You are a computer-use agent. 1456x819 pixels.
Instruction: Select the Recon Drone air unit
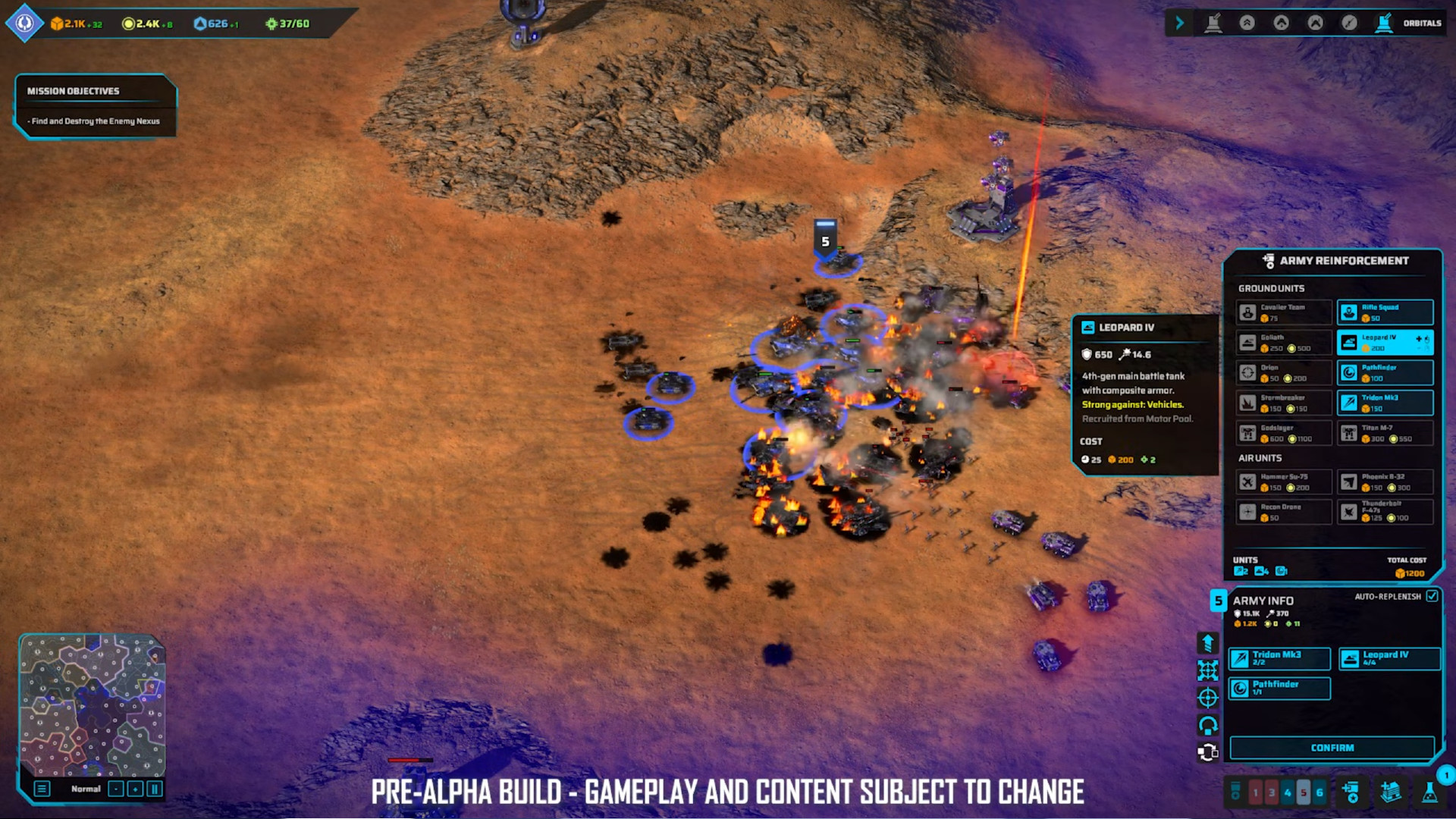click(x=1284, y=512)
